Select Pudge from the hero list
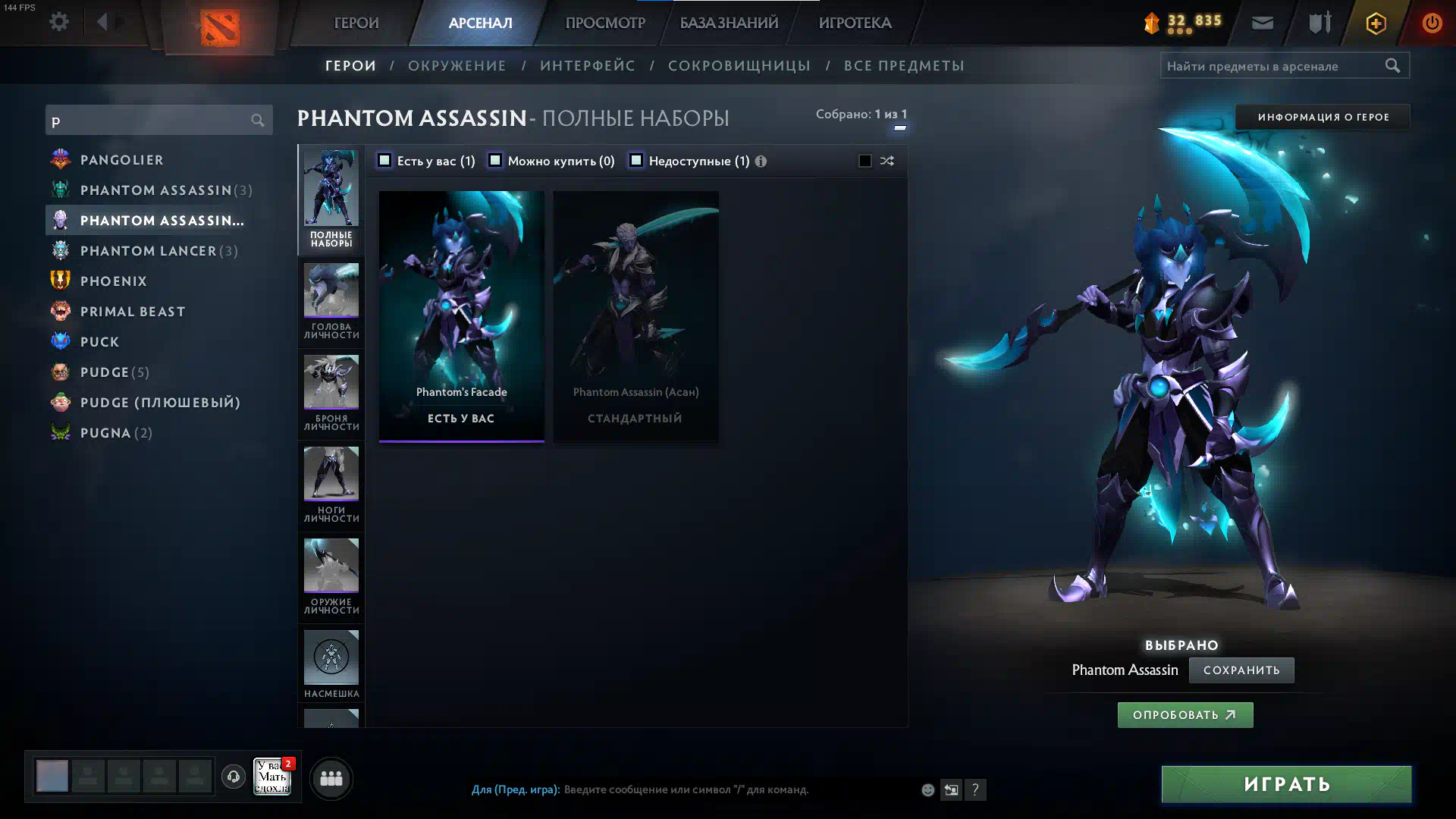Image resolution: width=1456 pixels, height=819 pixels. click(x=105, y=372)
